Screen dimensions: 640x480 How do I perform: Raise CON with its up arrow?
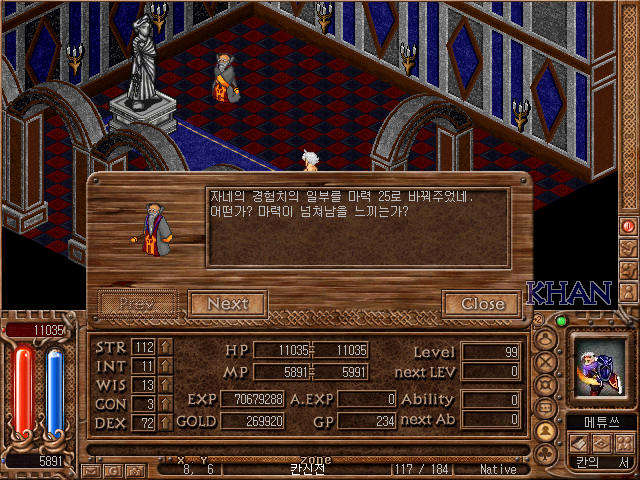coord(165,404)
